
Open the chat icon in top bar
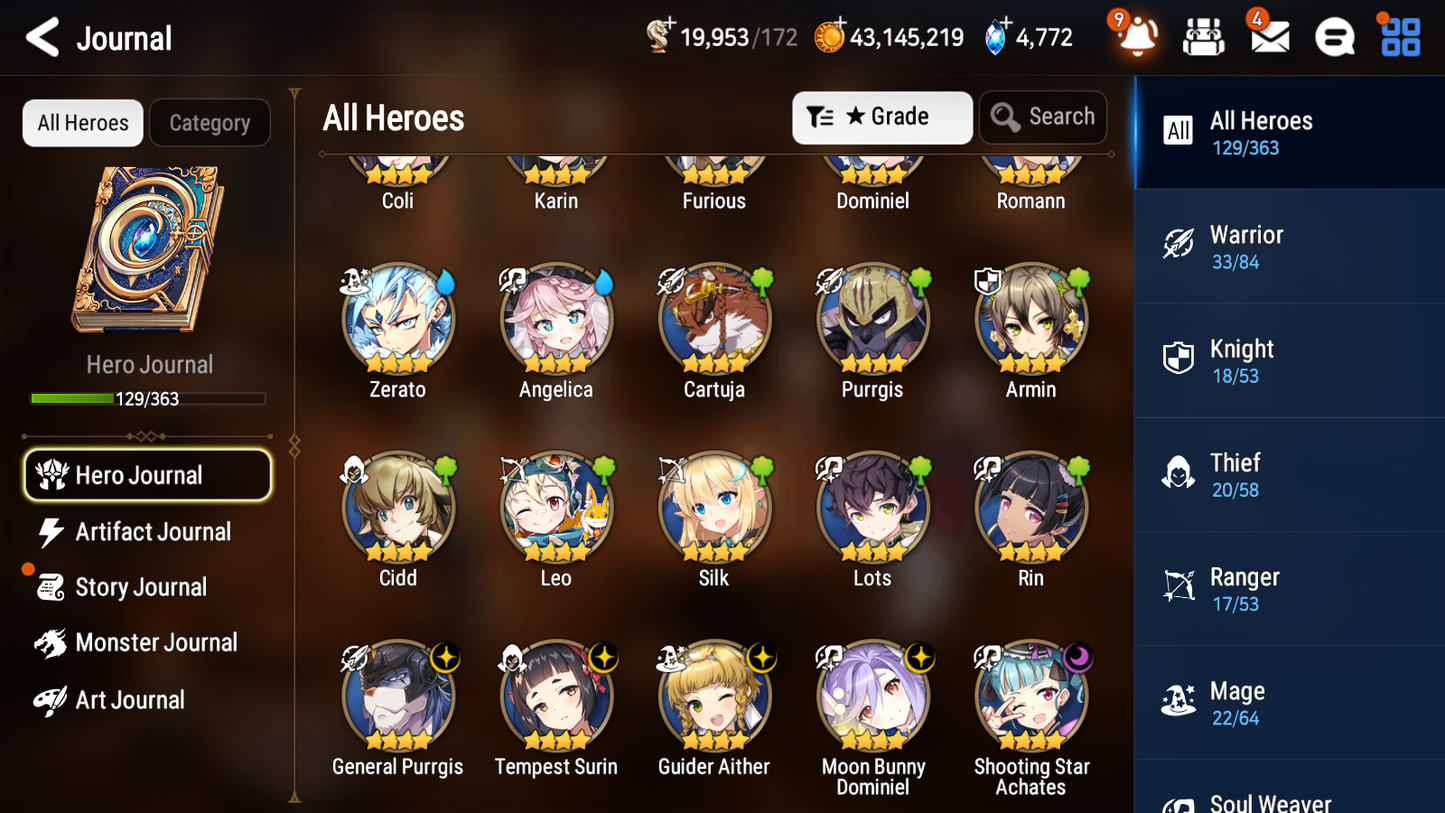pos(1333,36)
